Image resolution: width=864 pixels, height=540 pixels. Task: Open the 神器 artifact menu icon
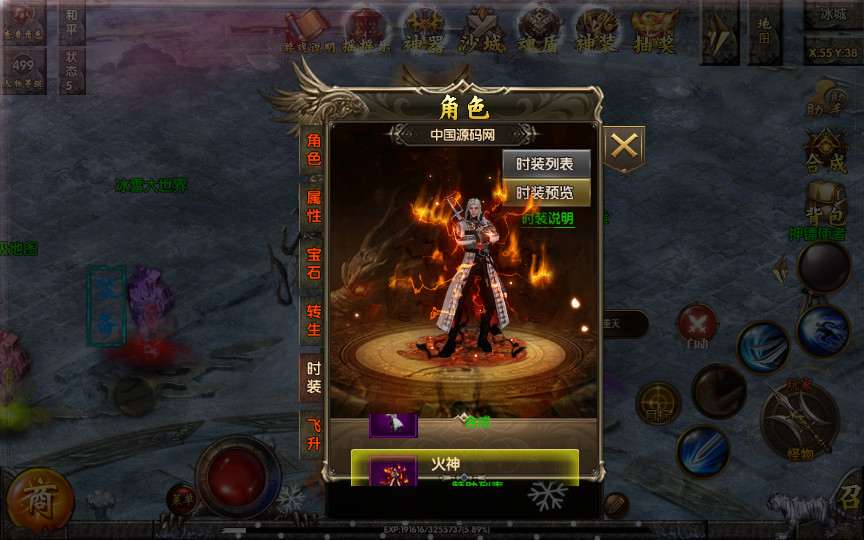(424, 31)
